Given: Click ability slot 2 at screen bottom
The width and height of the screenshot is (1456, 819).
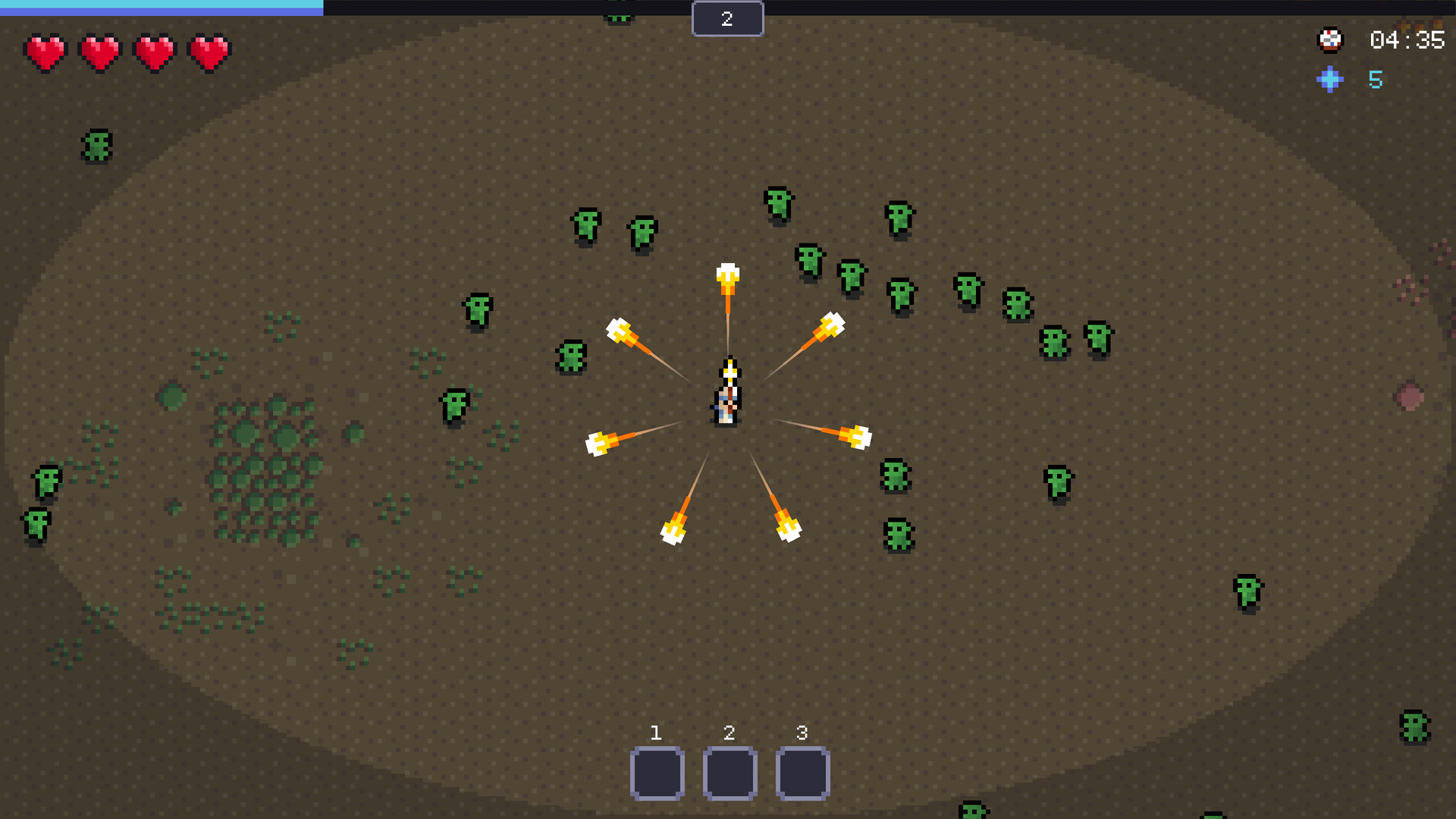Looking at the screenshot, I should point(729,772).
